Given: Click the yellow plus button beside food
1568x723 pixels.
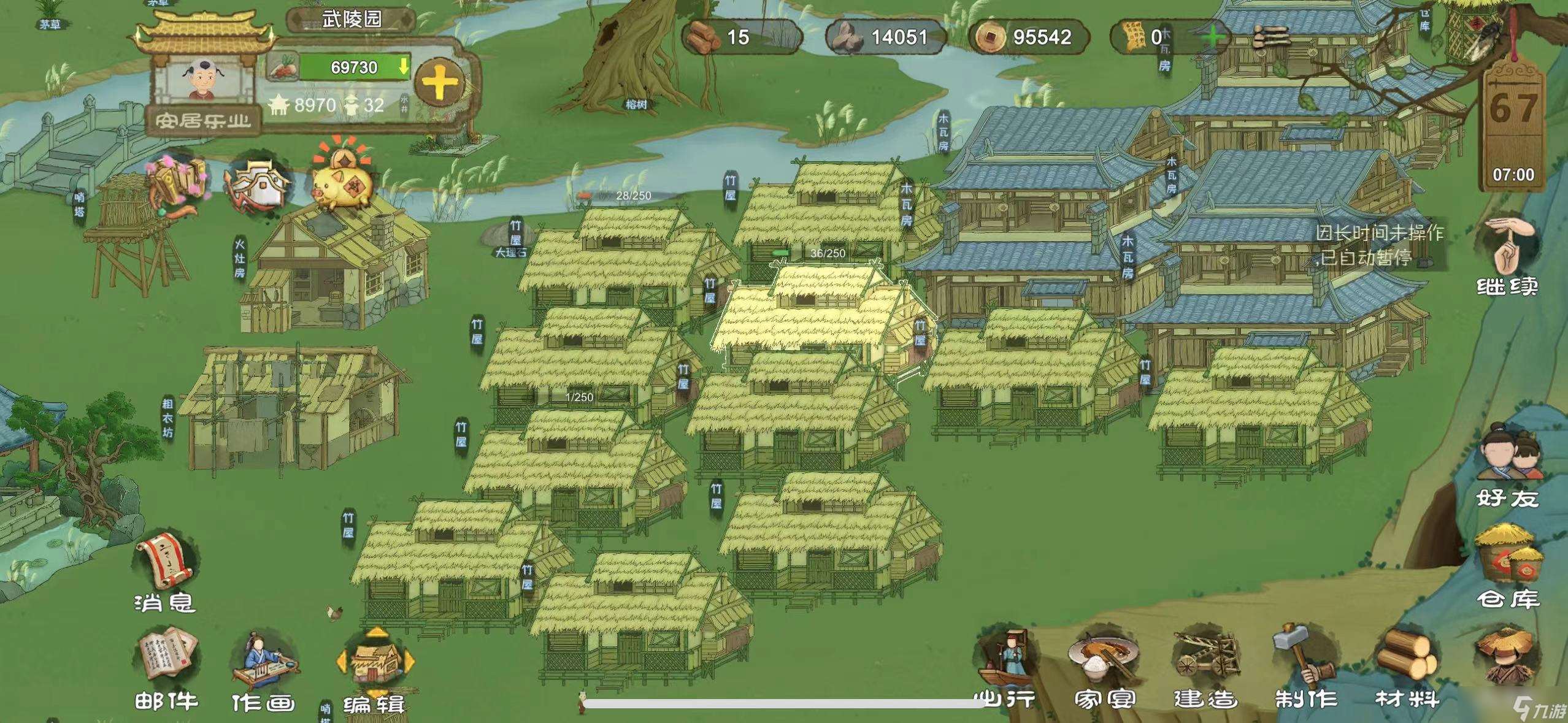Looking at the screenshot, I should 439,83.
